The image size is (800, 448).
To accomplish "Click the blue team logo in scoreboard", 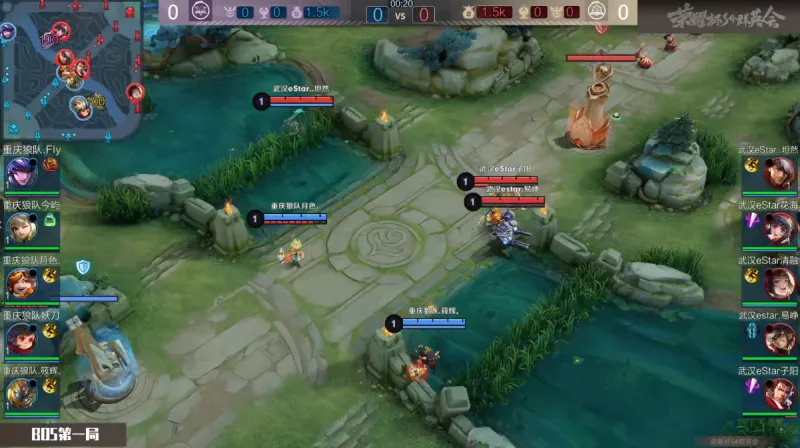I will coord(200,13).
